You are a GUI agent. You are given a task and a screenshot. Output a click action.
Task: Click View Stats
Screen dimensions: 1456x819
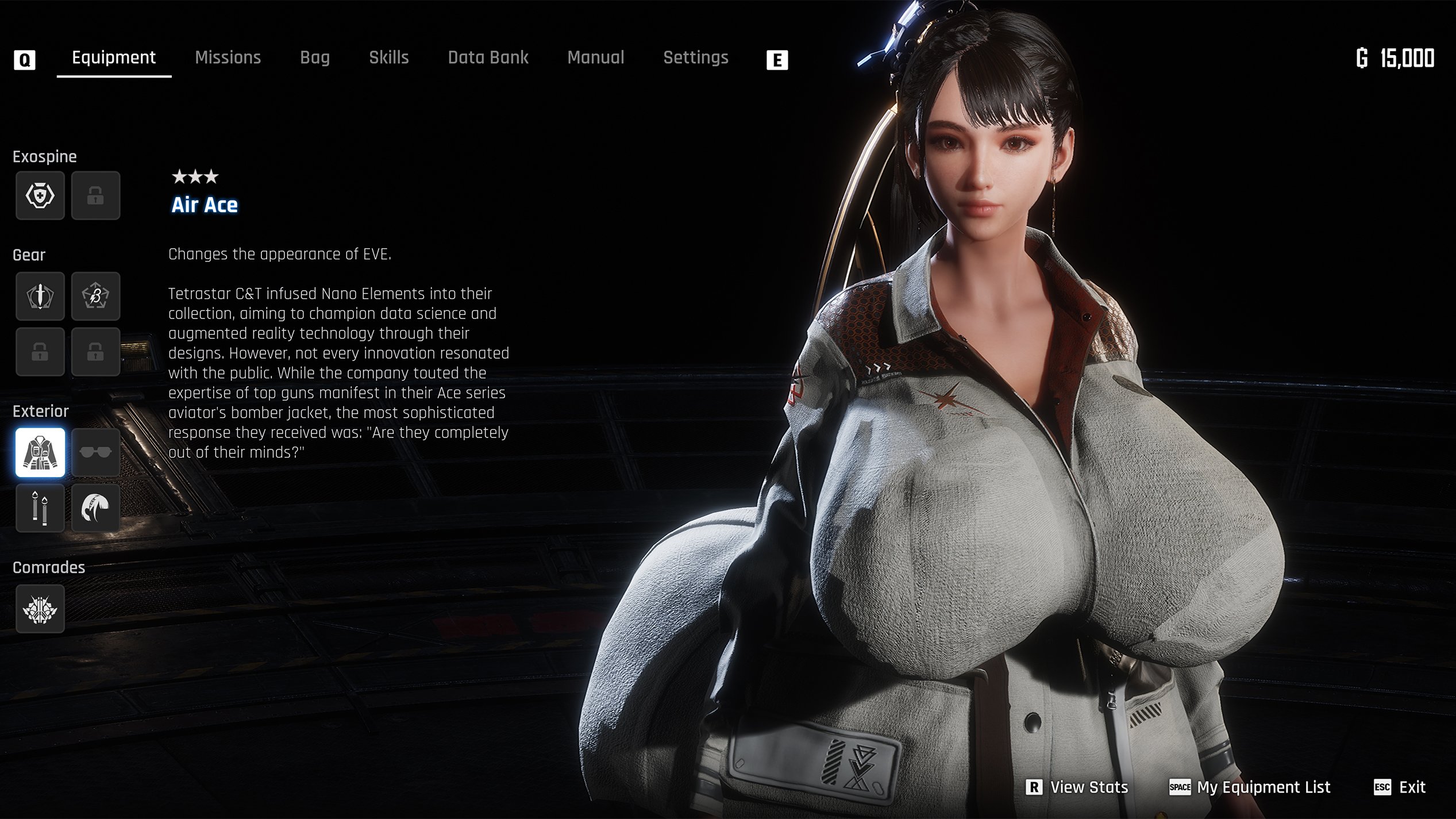coord(1078,787)
